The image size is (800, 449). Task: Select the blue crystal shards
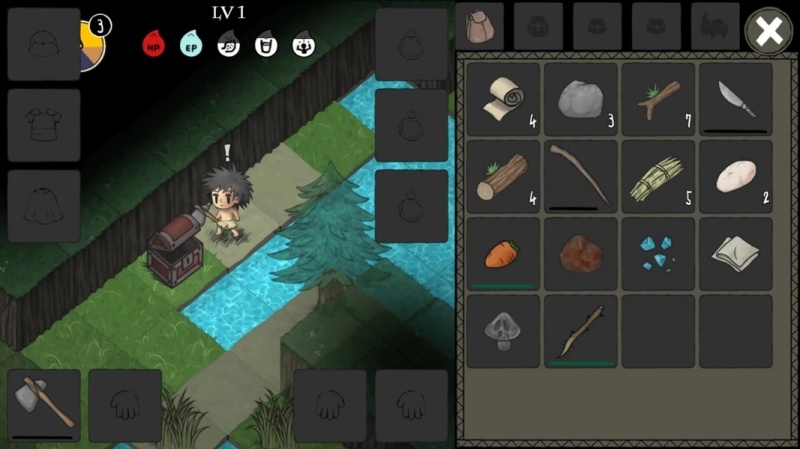coord(658,254)
